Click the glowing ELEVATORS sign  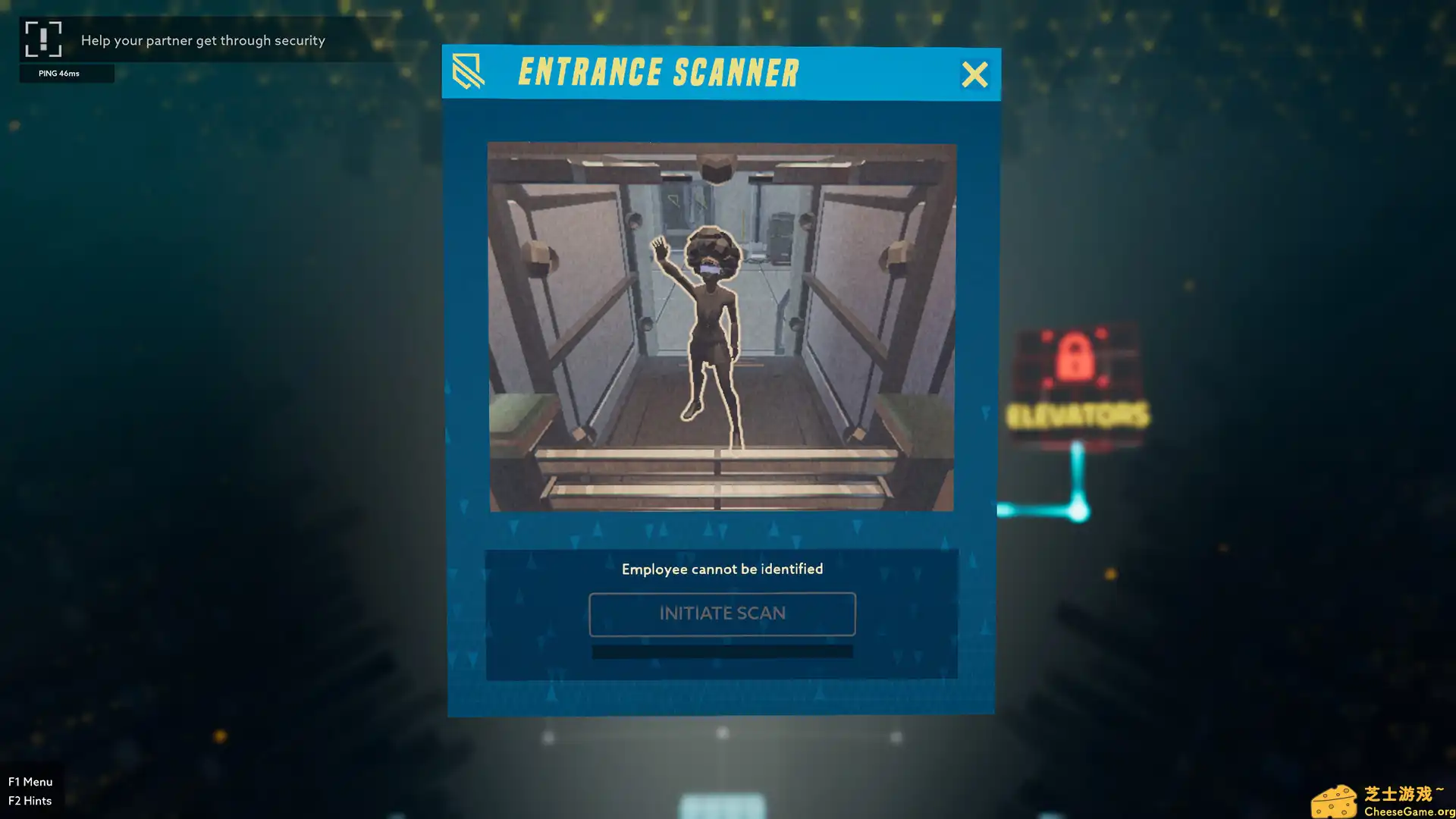click(x=1077, y=416)
